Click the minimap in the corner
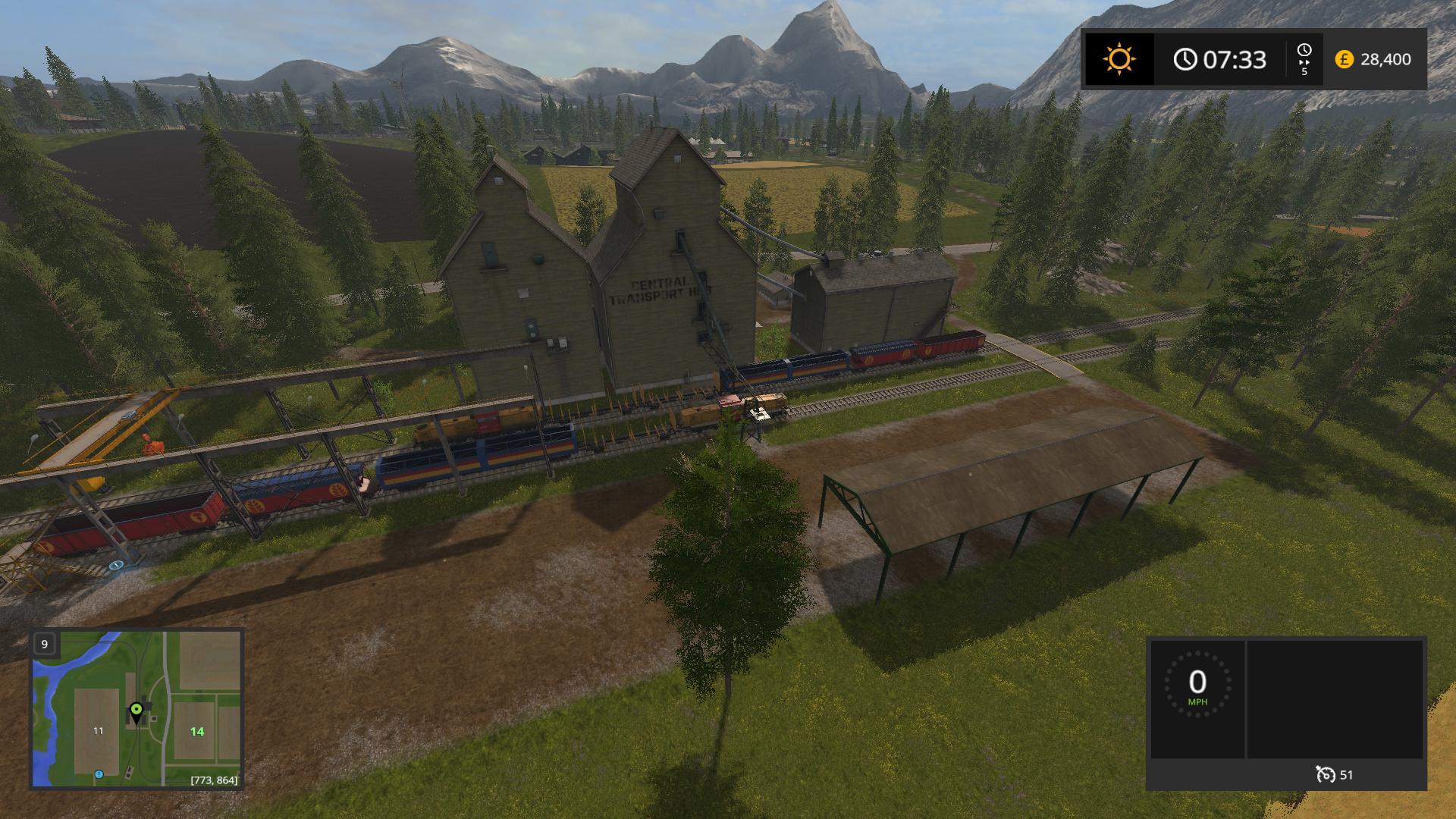The image size is (1456, 819). [136, 708]
